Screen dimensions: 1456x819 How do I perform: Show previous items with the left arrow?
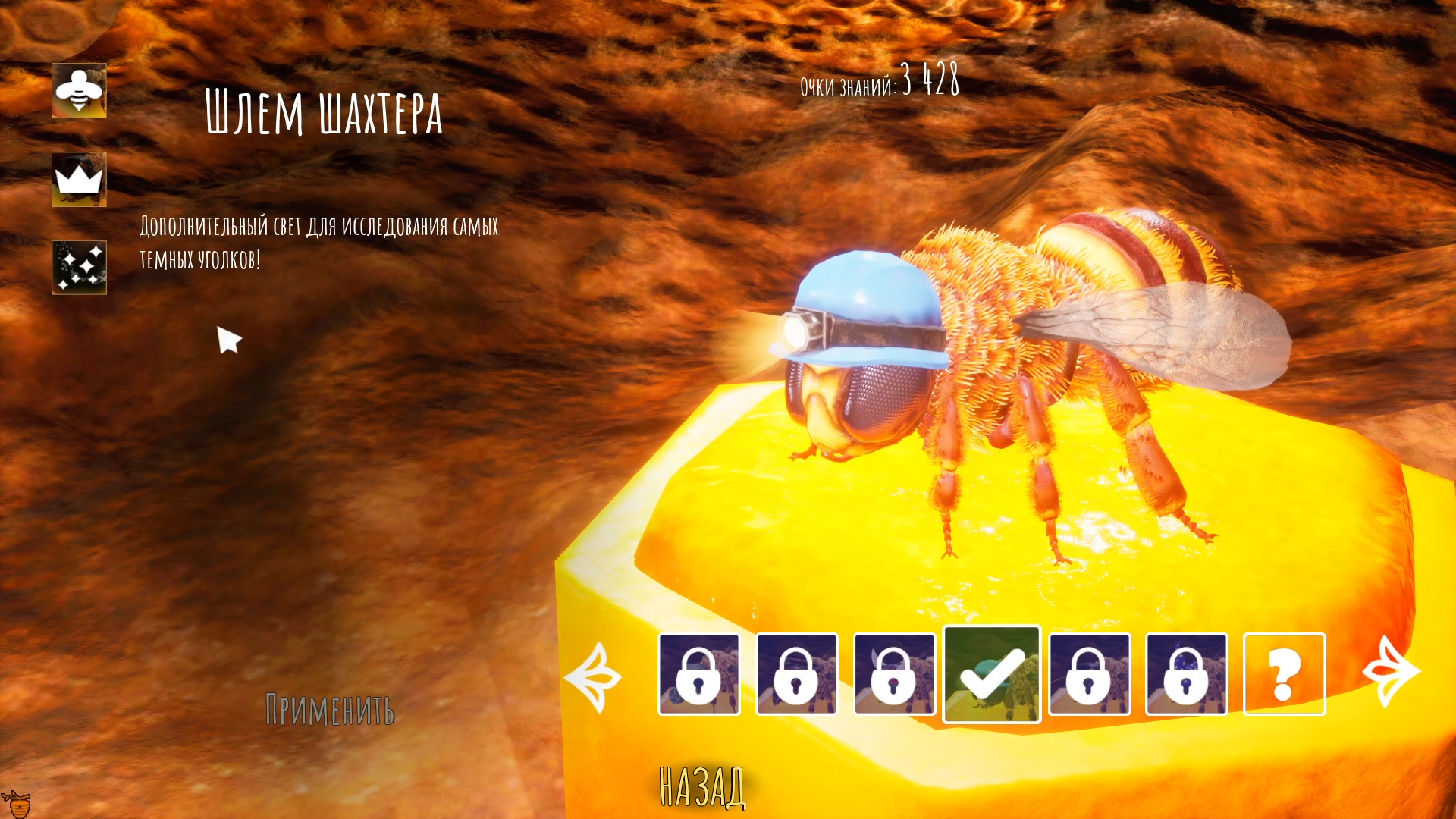594,676
